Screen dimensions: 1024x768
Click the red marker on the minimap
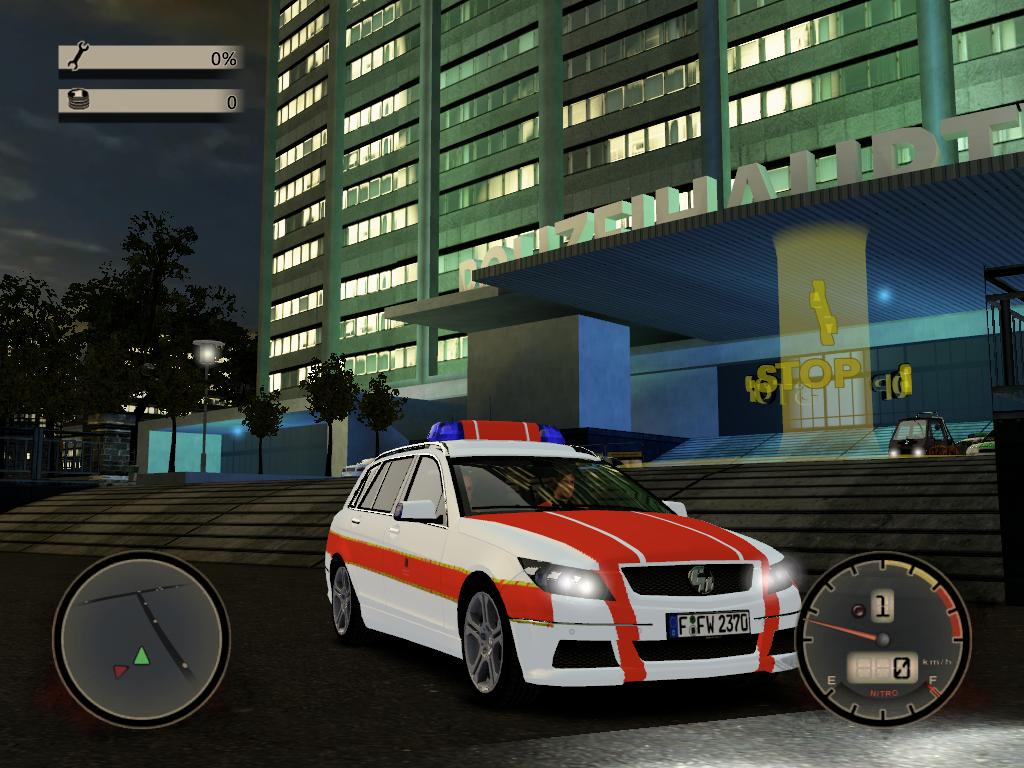pyautogui.click(x=122, y=671)
